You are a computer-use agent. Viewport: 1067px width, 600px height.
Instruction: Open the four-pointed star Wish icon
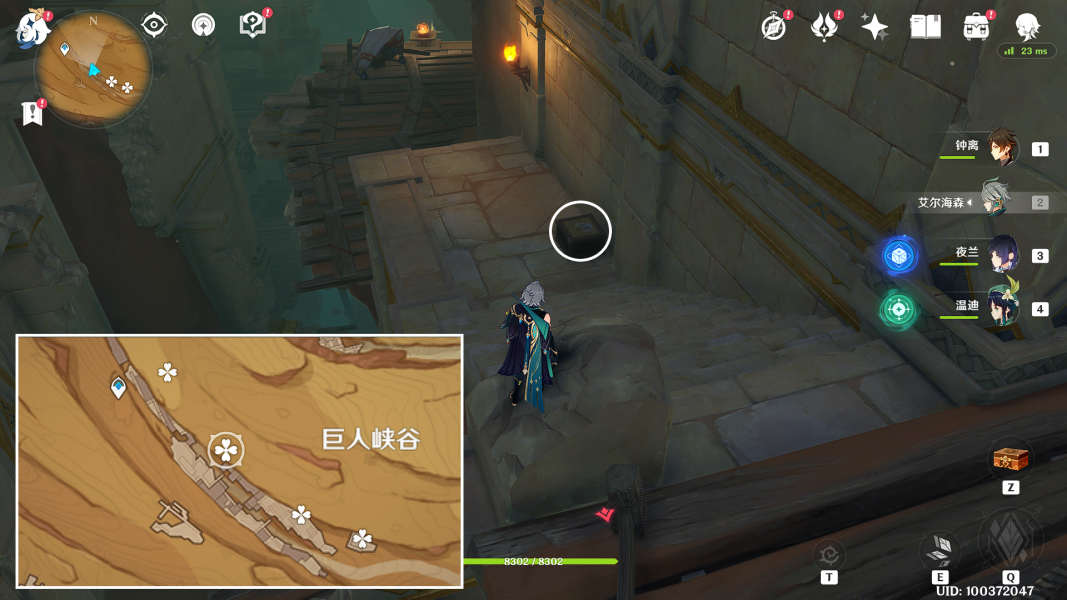pos(874,27)
